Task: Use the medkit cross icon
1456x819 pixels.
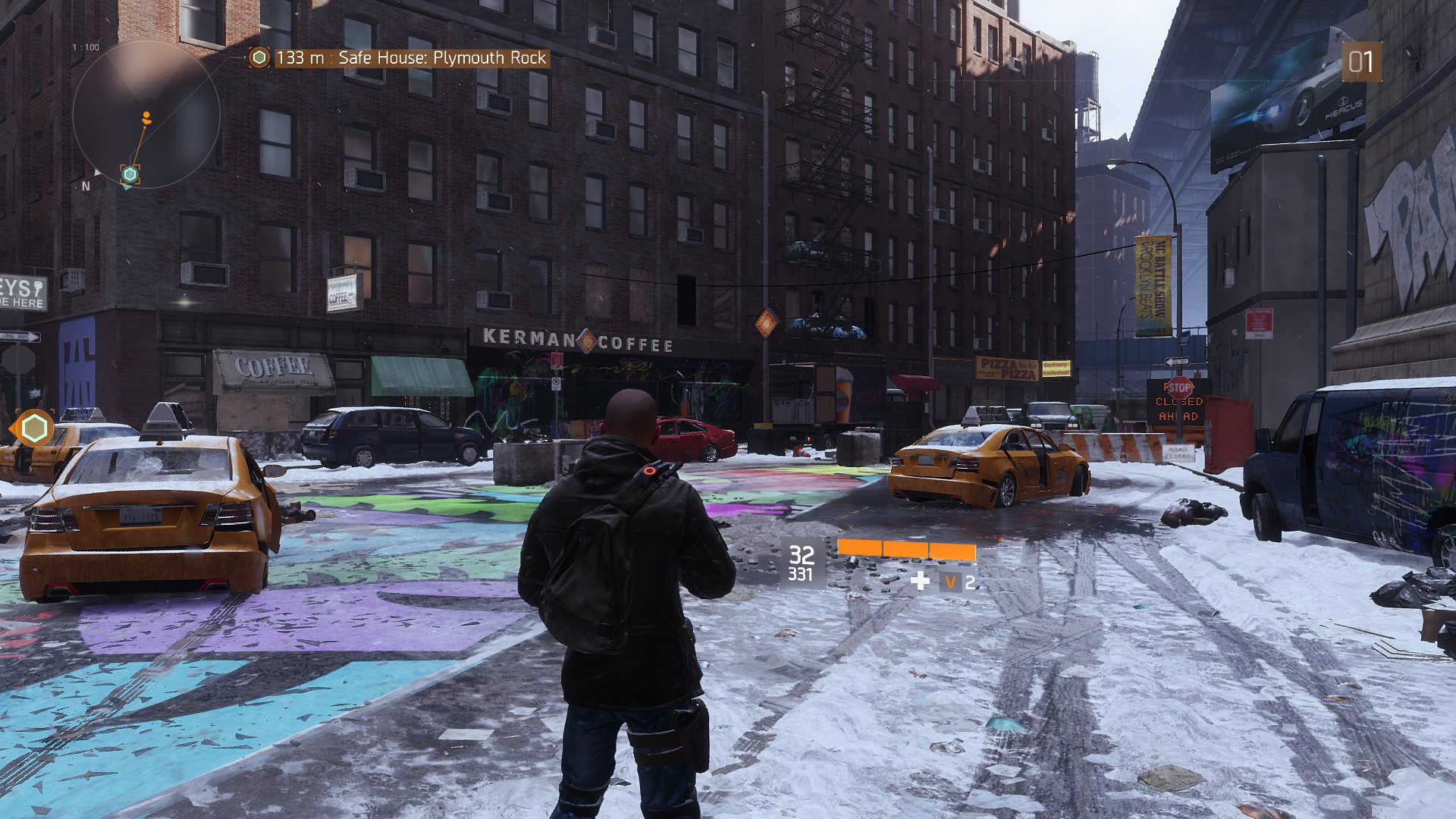Action: tap(920, 582)
